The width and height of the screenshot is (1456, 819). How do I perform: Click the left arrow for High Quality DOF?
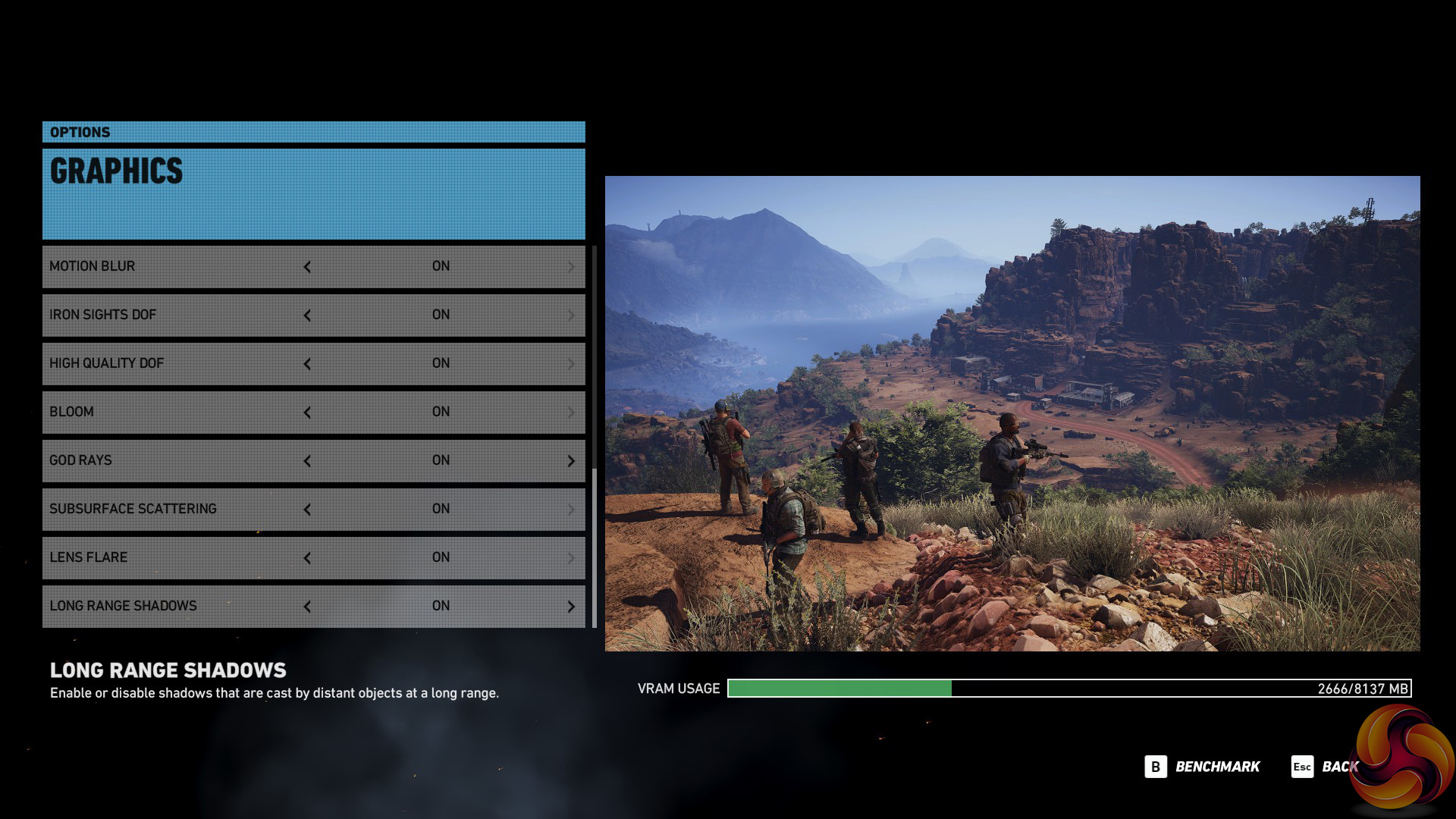307,364
